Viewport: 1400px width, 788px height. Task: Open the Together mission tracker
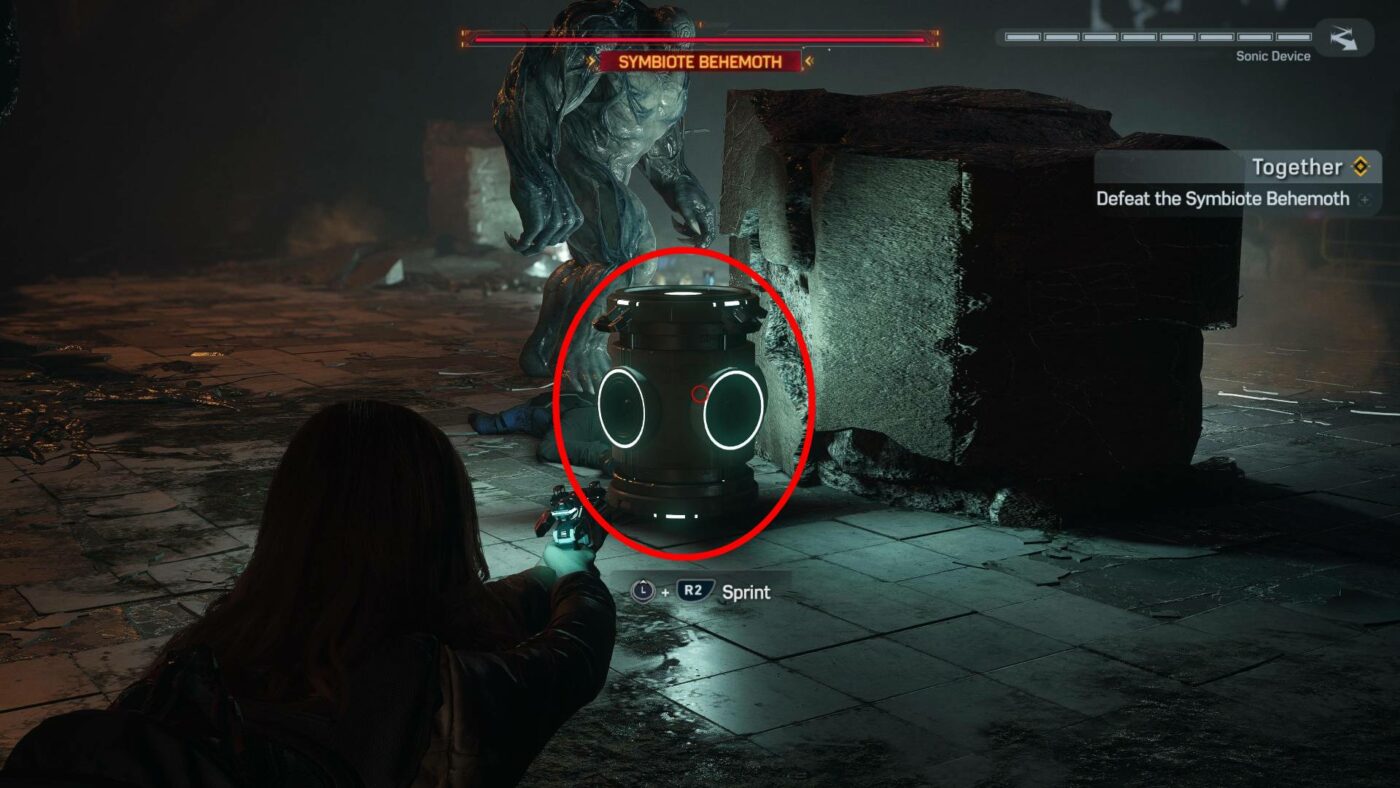point(1297,167)
